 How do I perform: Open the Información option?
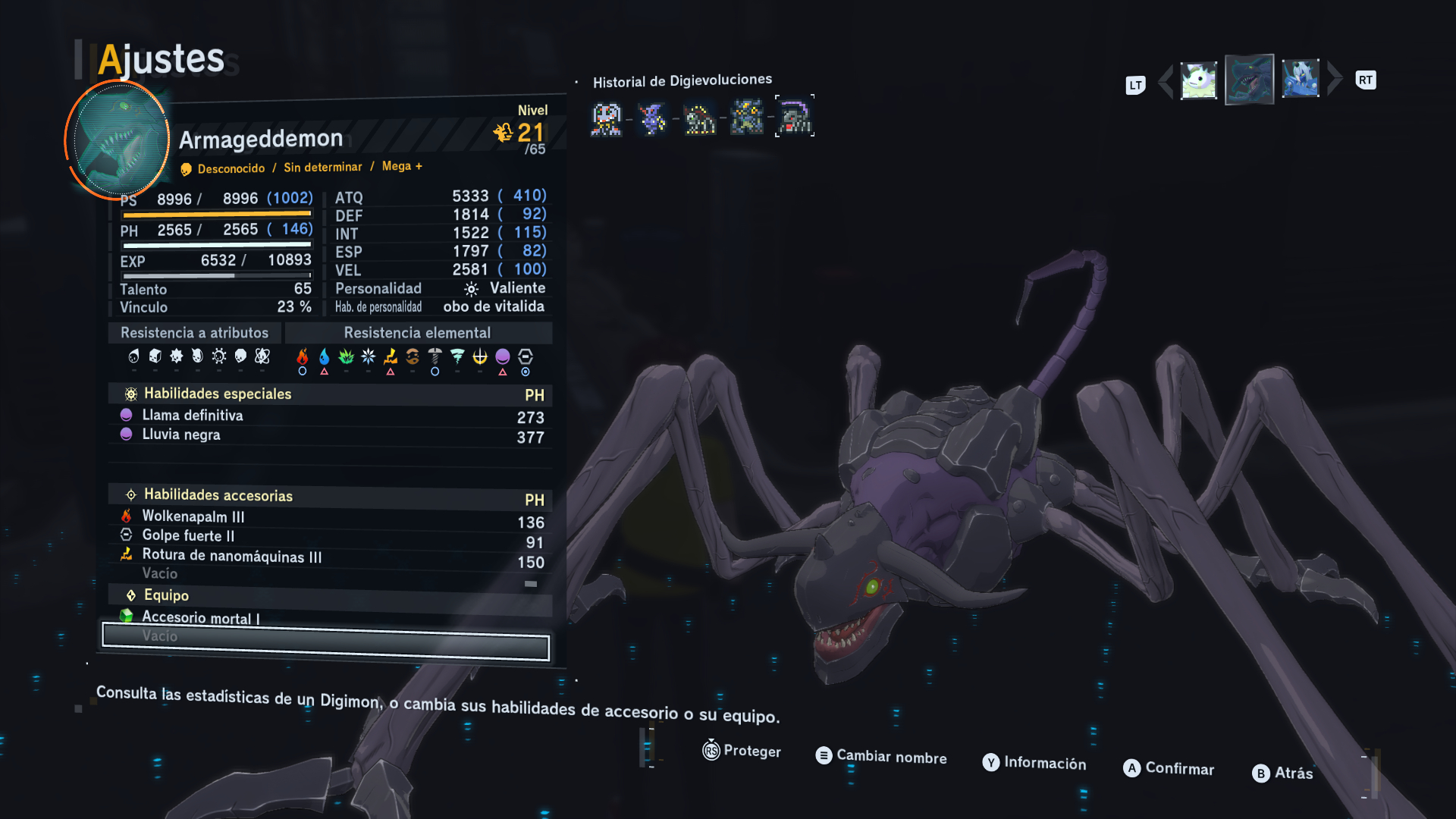[x=1034, y=763]
